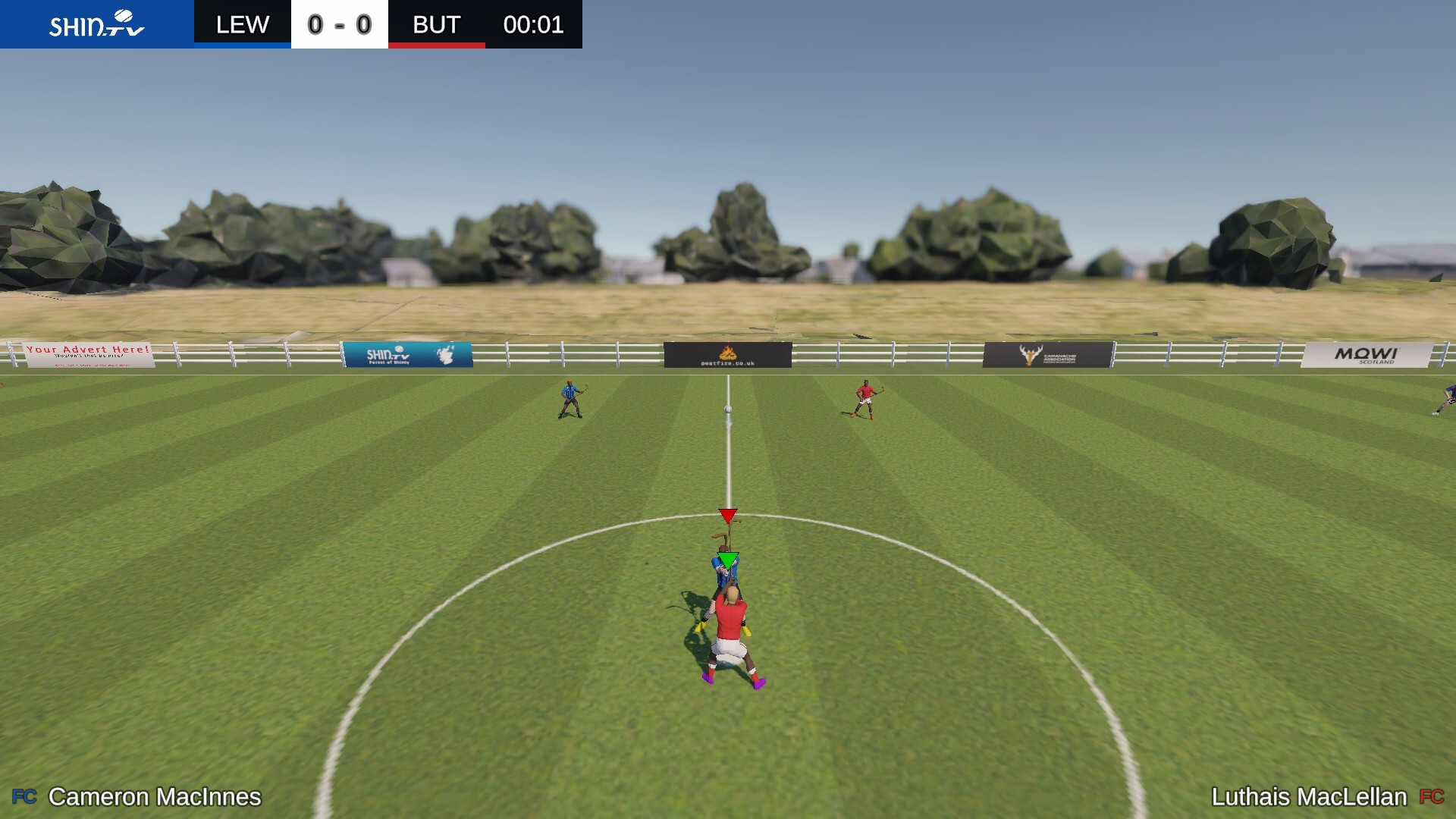Select the BUT team label on the scoreboard
The width and height of the screenshot is (1456, 819).
tap(437, 24)
